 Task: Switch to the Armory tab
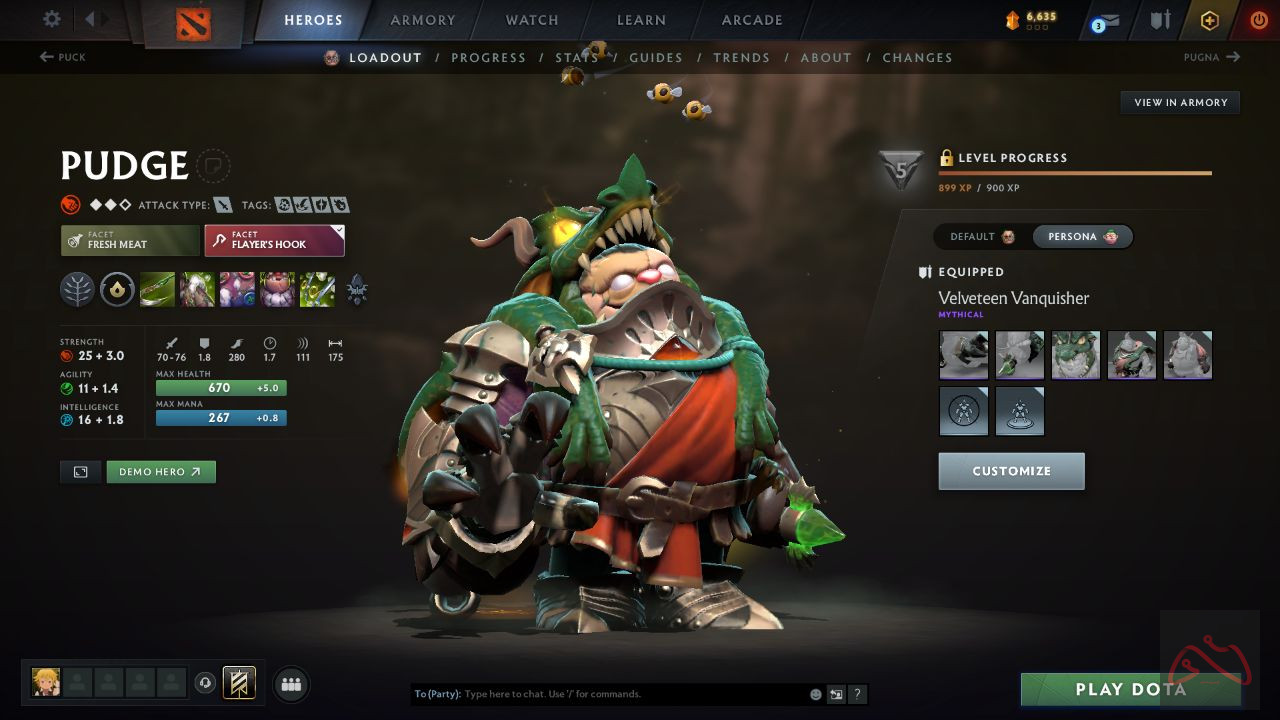tap(422, 20)
